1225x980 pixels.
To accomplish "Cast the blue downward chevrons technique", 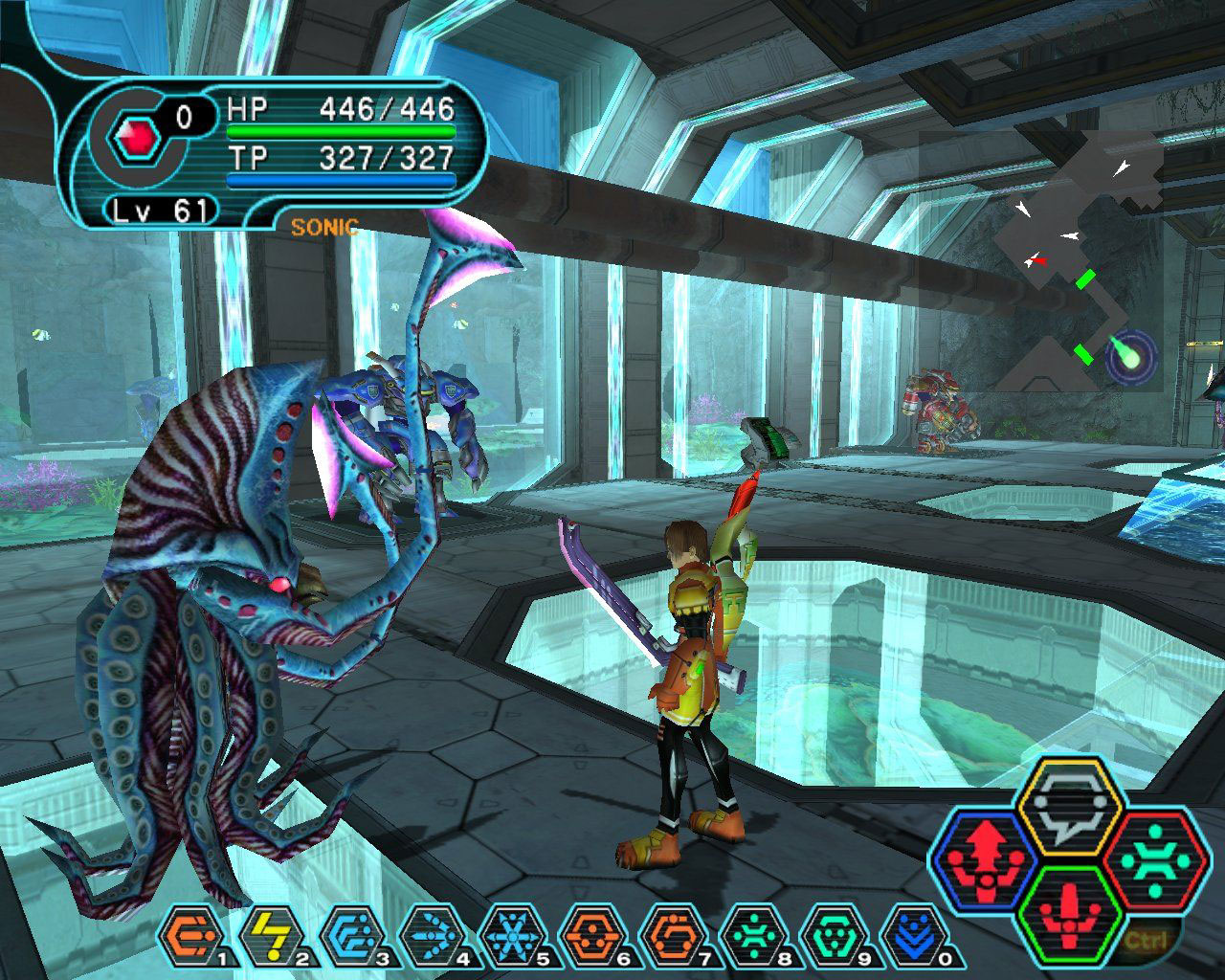I will click(907, 934).
